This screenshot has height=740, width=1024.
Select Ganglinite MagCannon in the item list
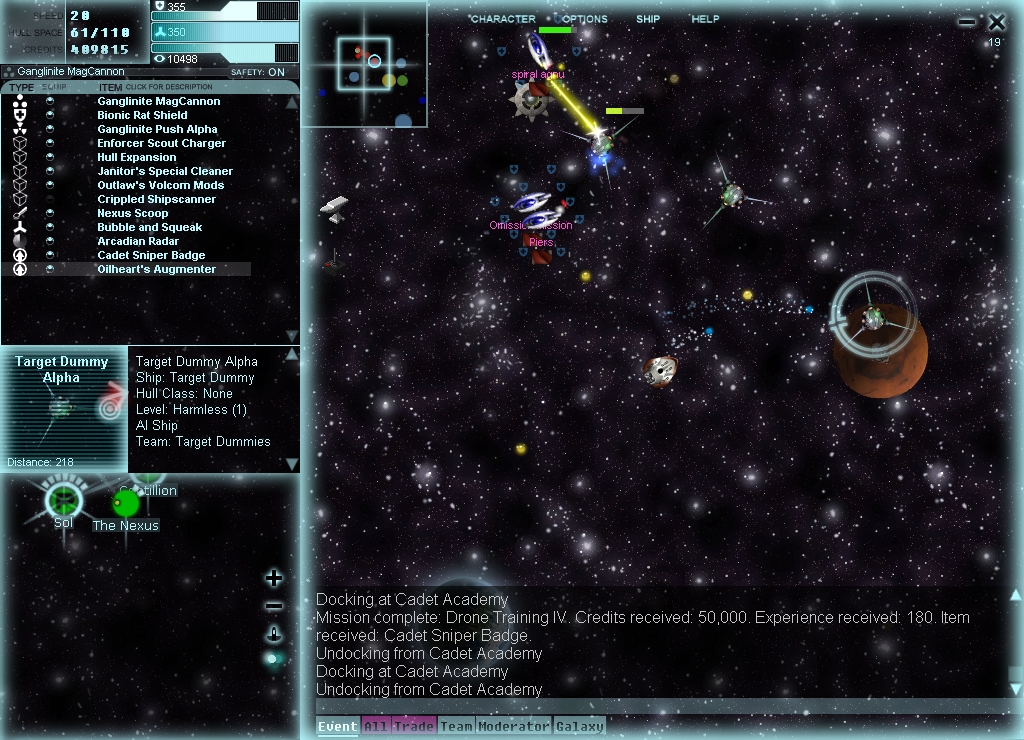click(158, 101)
